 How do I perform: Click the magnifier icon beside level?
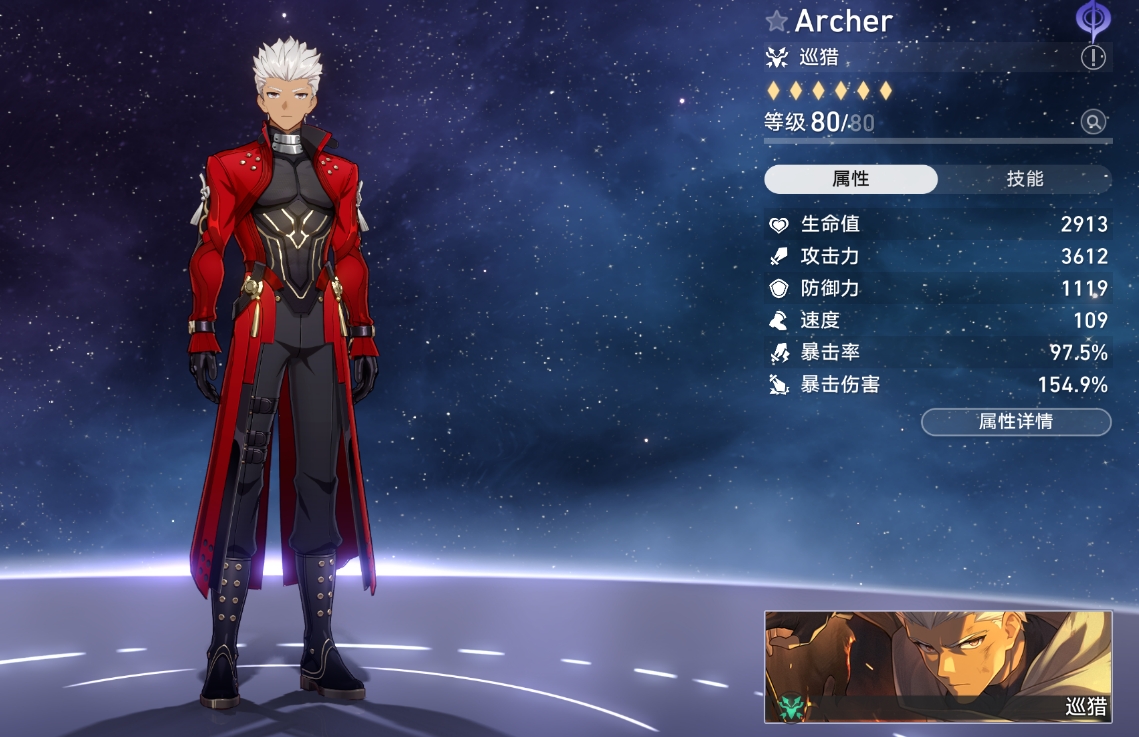click(1093, 122)
